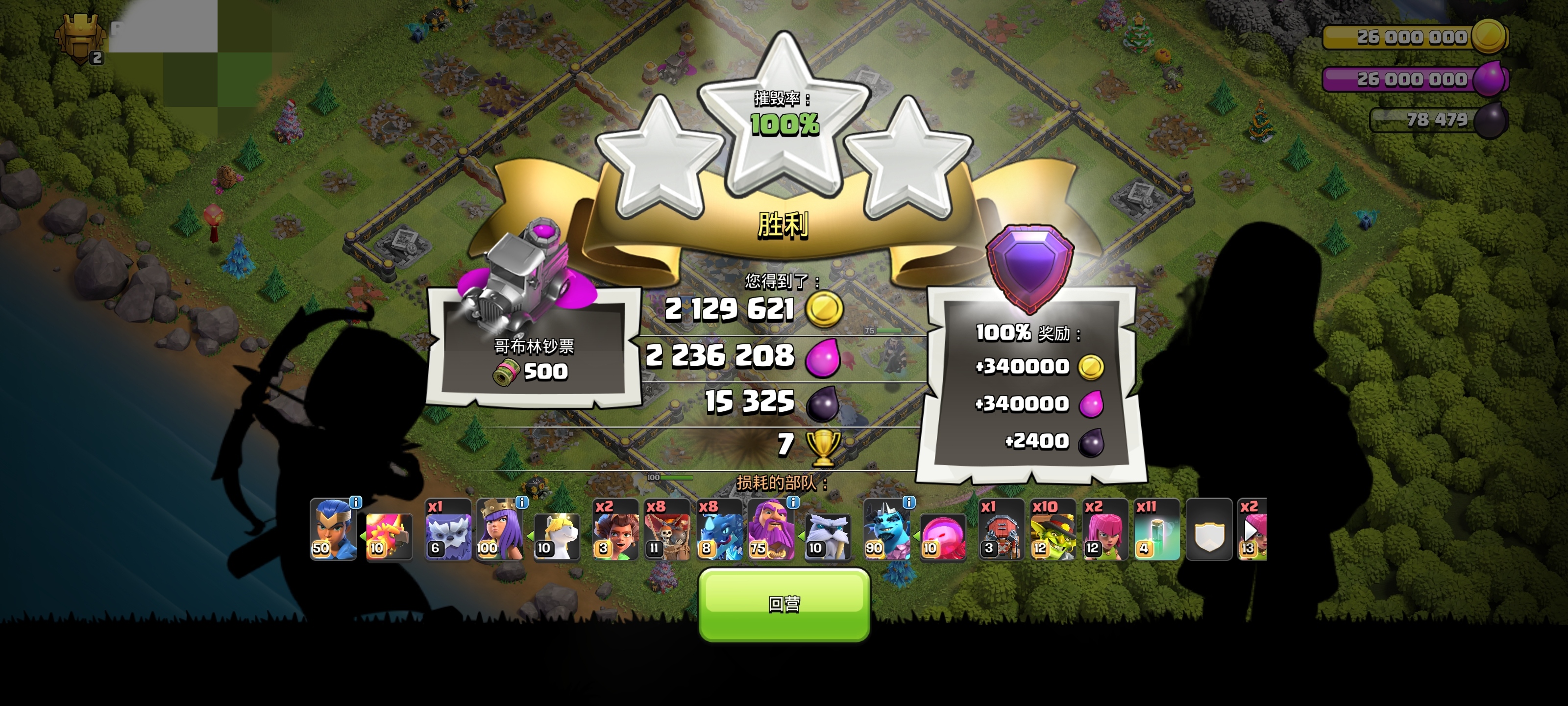This screenshot has height=706, width=1568.
Task: Select the Grand Warden hero portrait
Action: pyautogui.click(x=771, y=530)
